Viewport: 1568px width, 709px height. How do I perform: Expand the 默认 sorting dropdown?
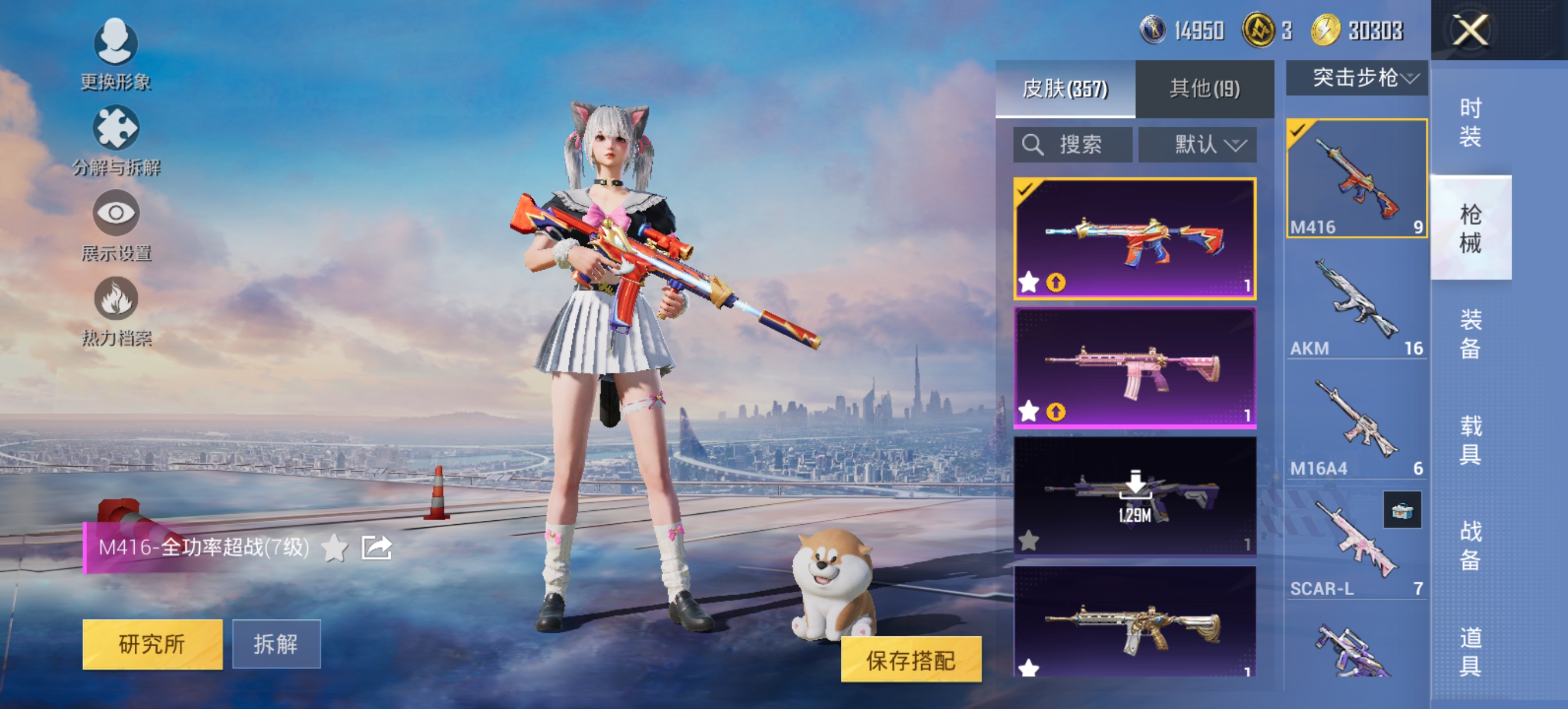click(1198, 144)
